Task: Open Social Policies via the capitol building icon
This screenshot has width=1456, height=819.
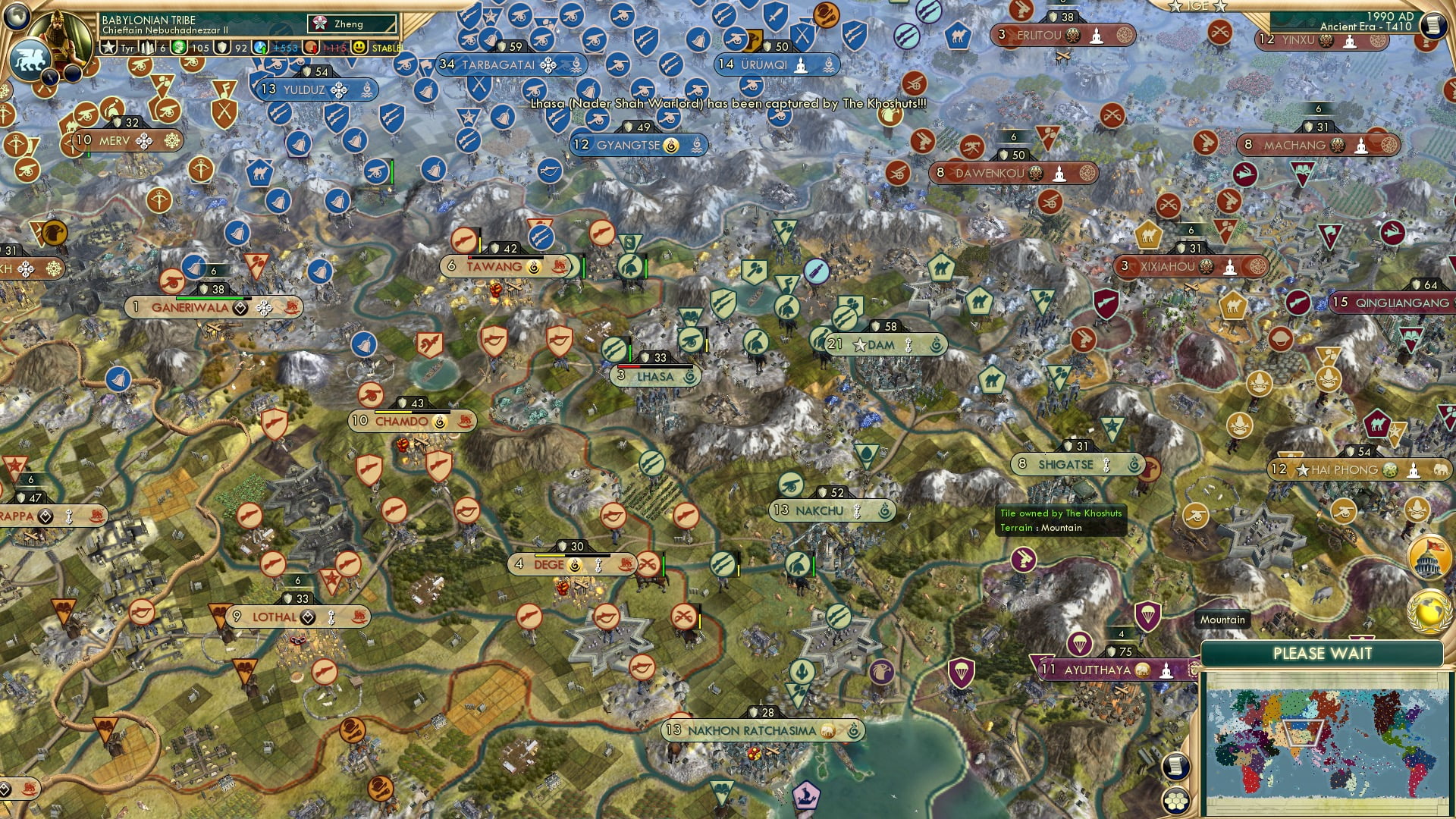Action: click(x=1428, y=556)
